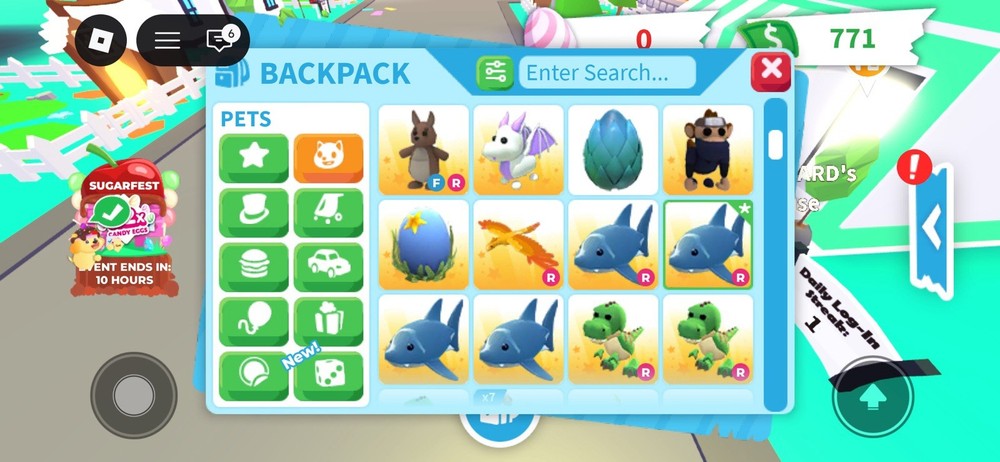
Task: Open the pets category tab
Action: tap(328, 158)
